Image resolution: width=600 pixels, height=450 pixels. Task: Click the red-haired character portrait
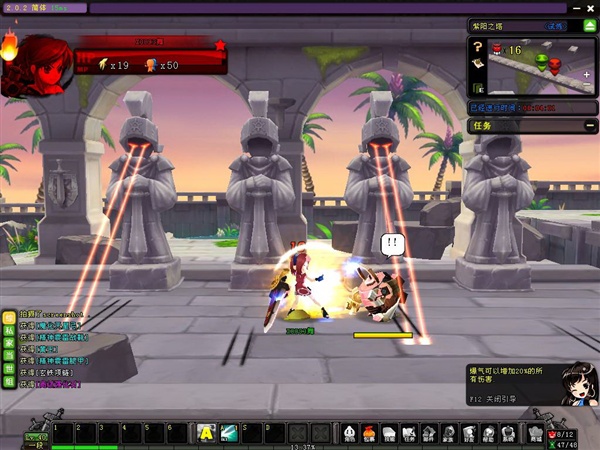tap(33, 65)
